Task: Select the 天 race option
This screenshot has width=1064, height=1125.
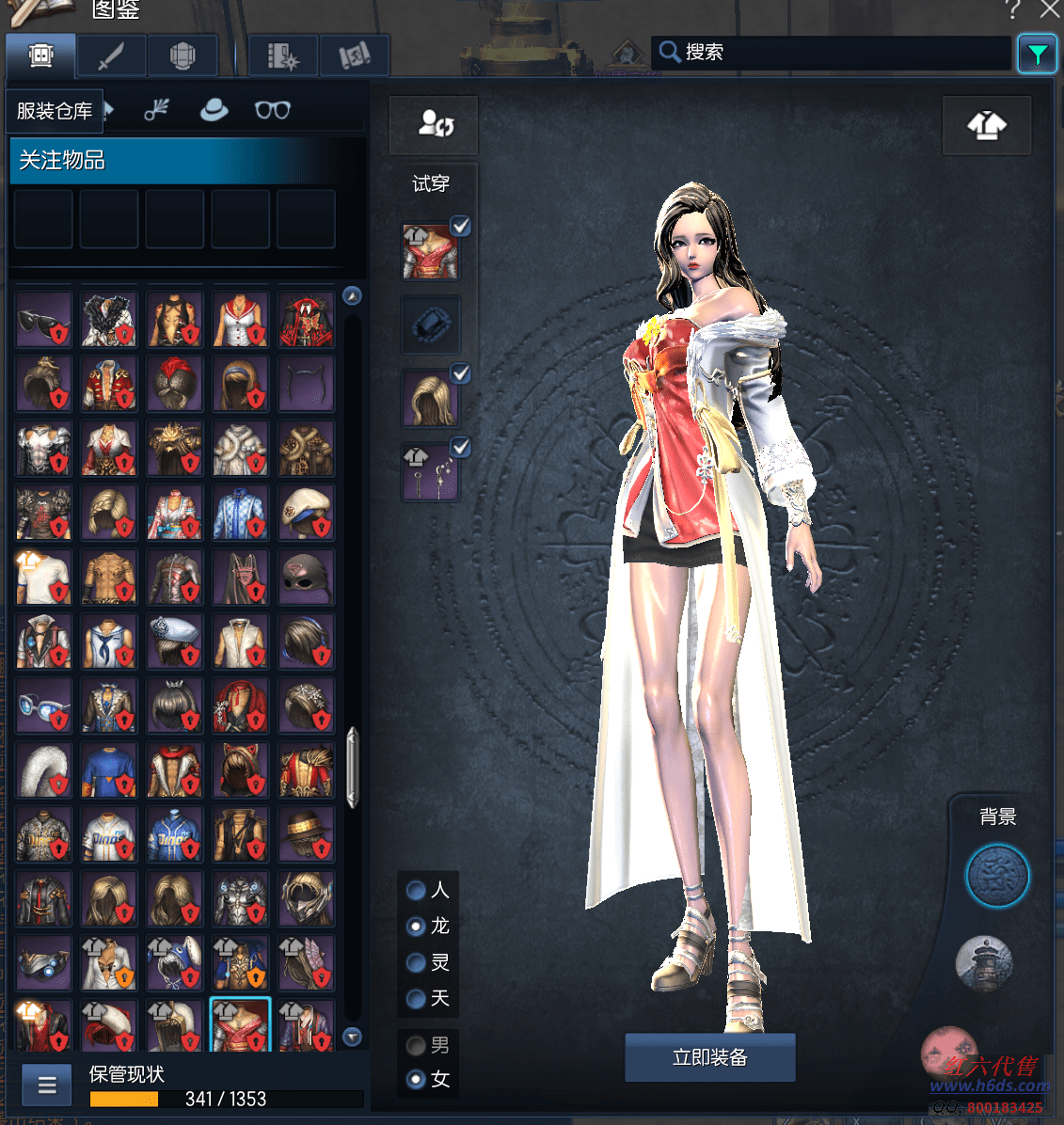Action: point(416,998)
